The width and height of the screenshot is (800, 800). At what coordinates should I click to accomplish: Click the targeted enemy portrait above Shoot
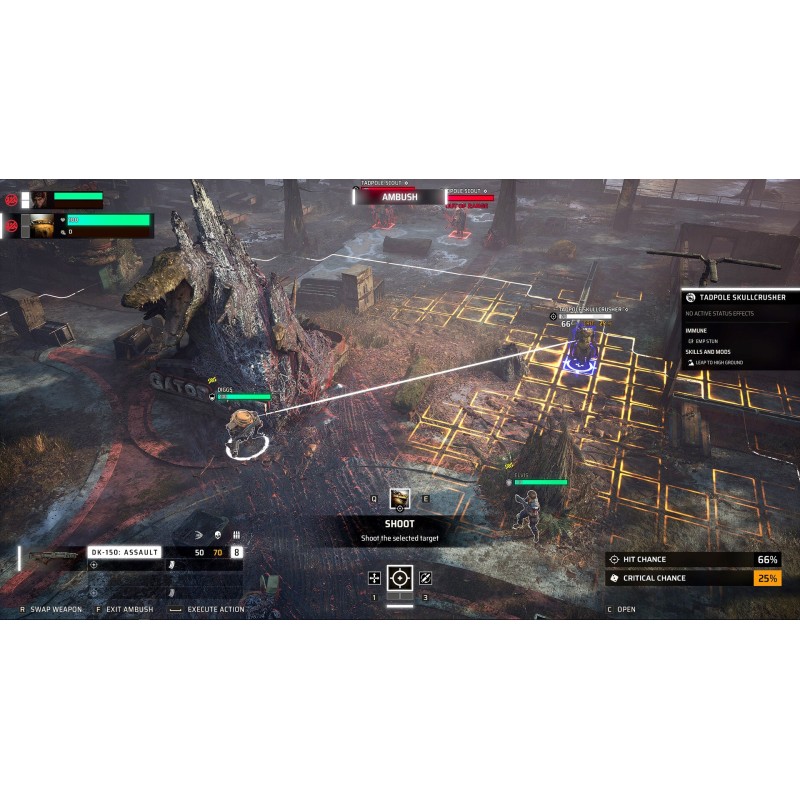click(399, 498)
